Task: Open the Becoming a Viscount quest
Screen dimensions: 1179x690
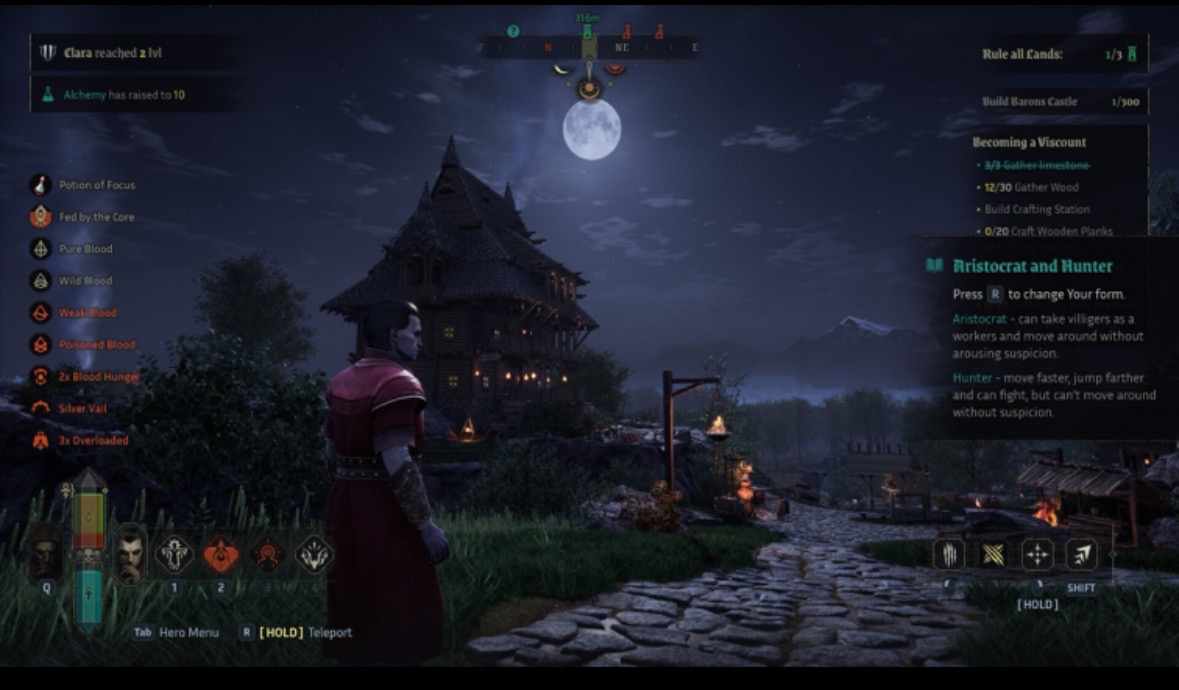Action: [1029, 142]
